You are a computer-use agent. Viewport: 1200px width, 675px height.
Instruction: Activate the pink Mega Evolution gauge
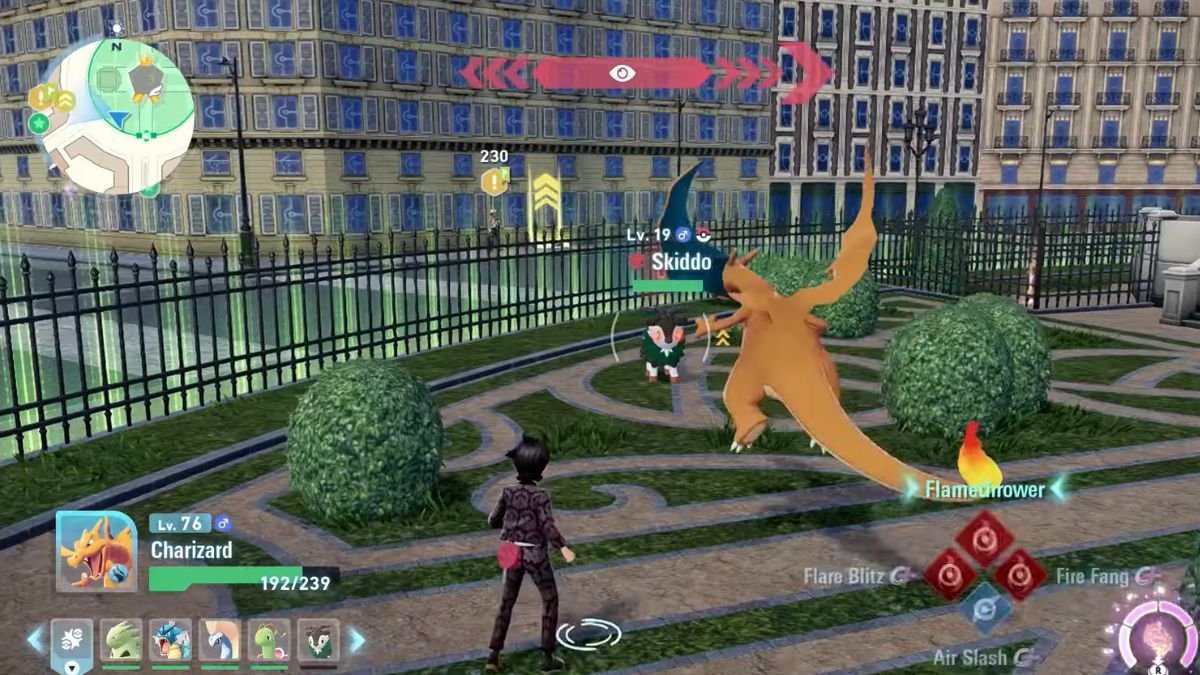pos(1157,633)
